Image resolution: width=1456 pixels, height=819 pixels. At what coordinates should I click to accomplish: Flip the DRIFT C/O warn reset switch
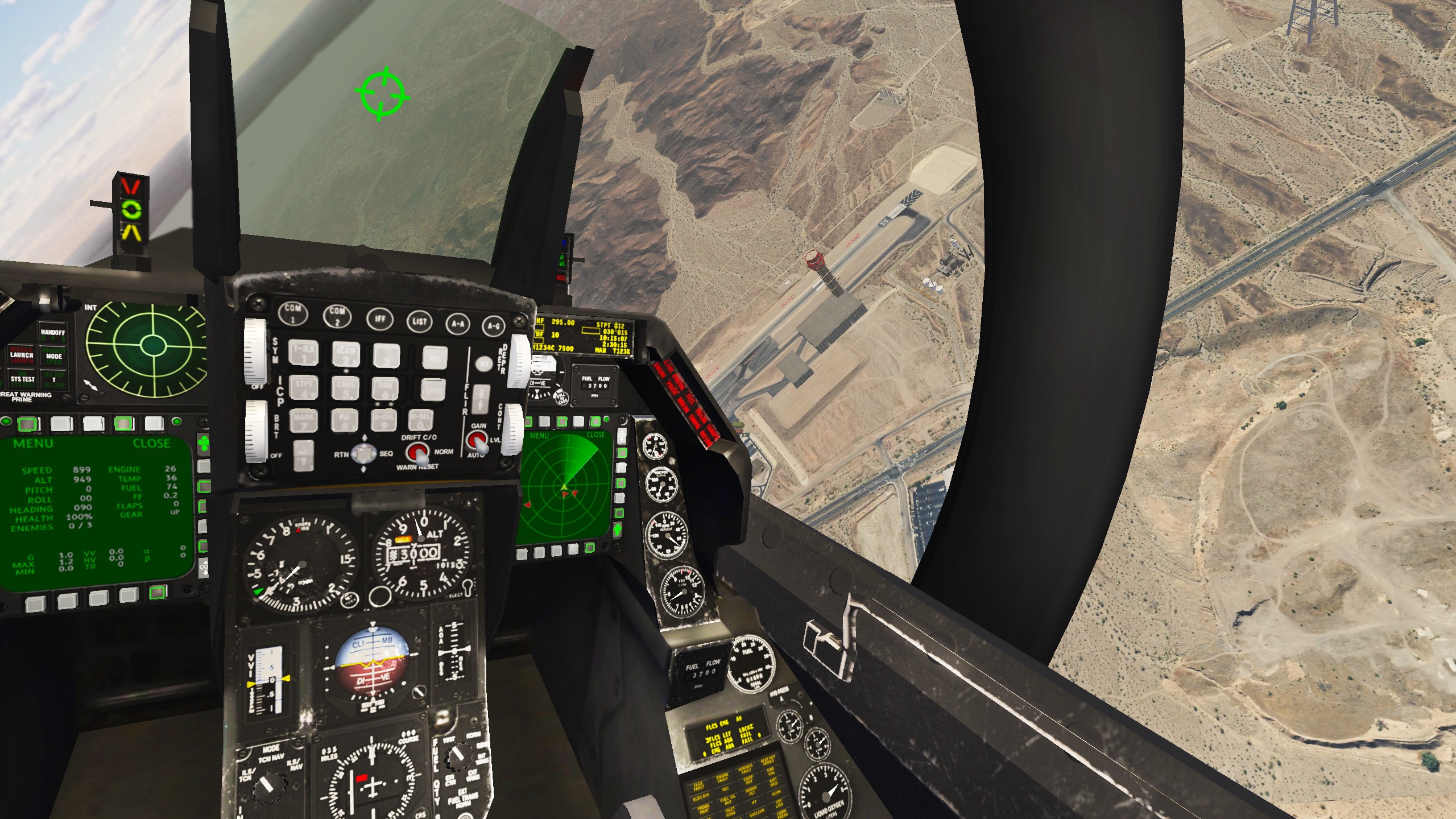pos(419,453)
